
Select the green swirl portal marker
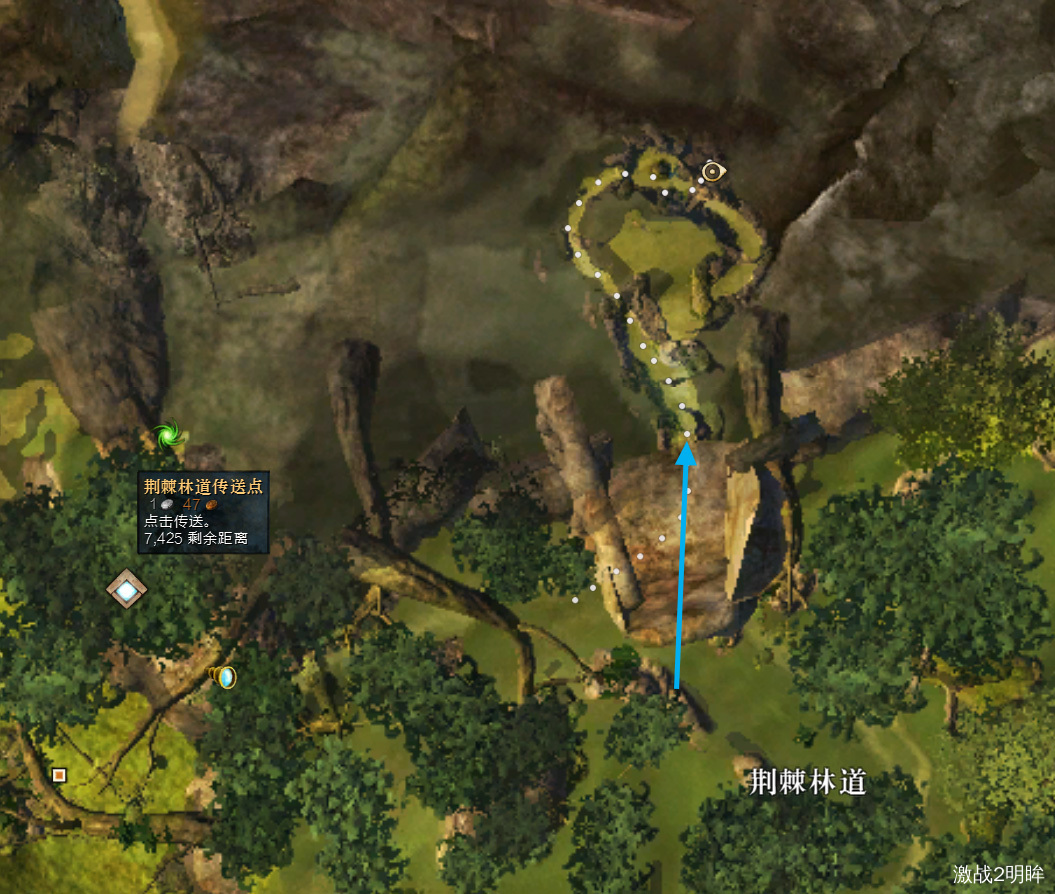(164, 436)
